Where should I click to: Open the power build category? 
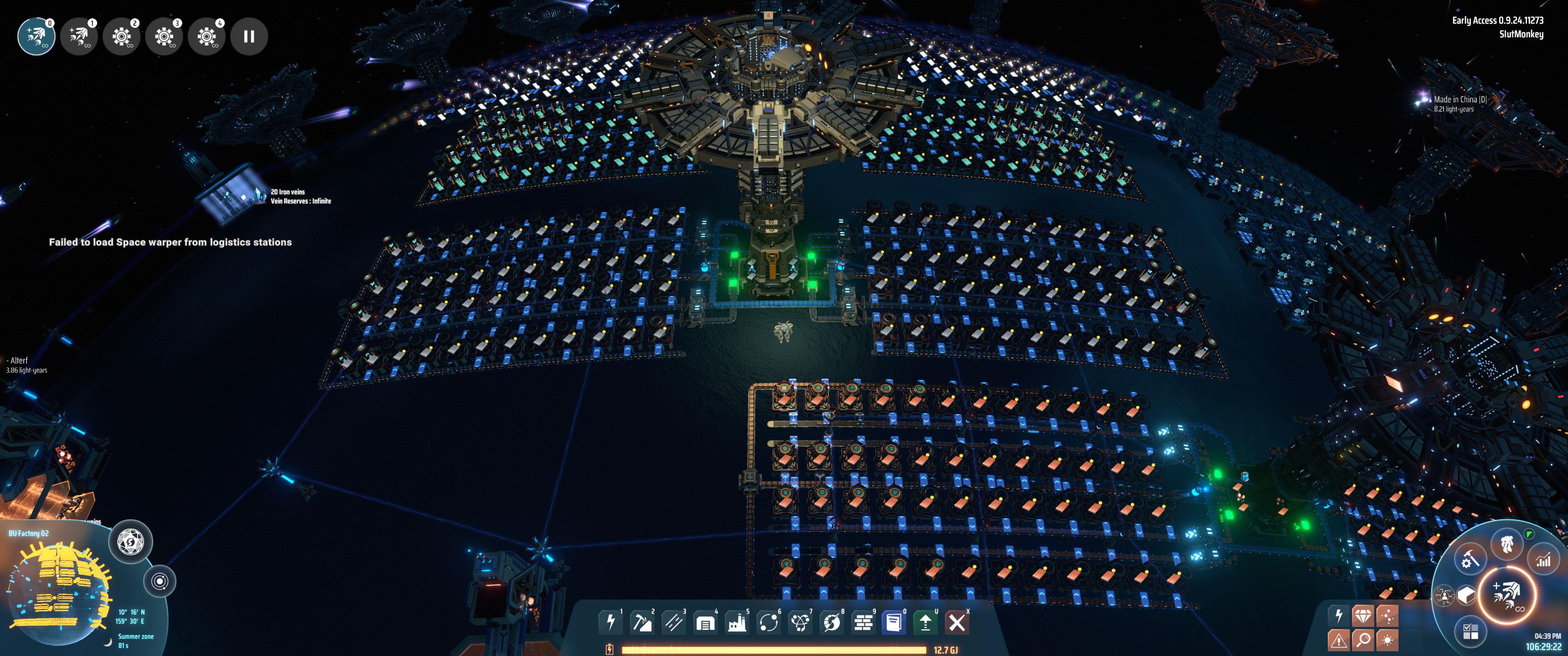pos(610,622)
